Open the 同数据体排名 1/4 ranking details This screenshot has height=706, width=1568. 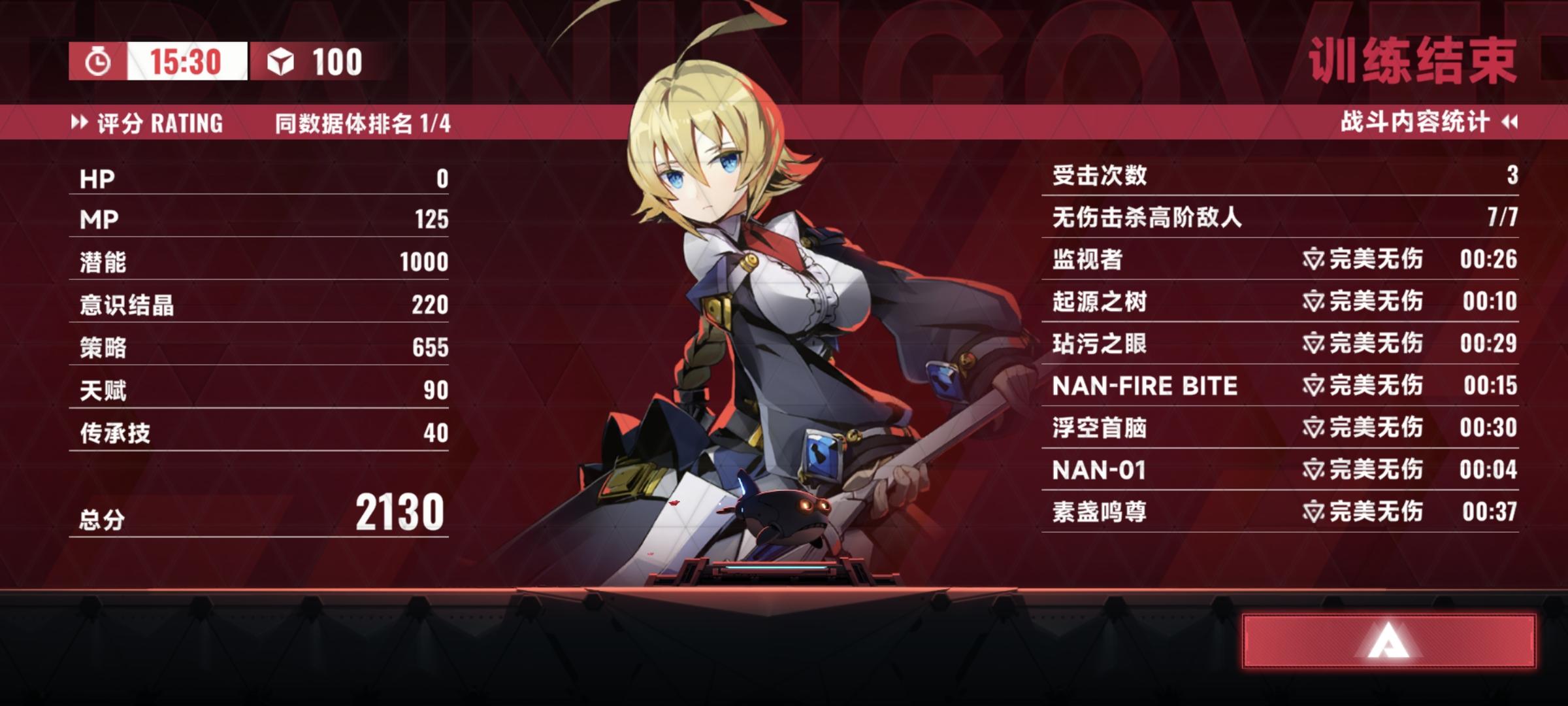[363, 122]
